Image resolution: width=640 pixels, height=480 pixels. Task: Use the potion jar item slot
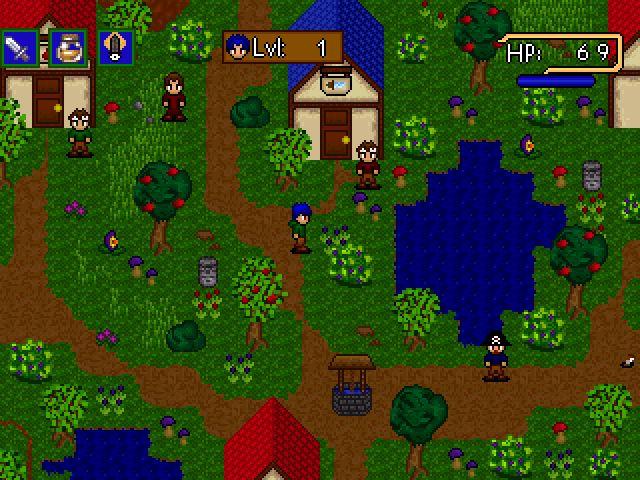[x=68, y=47]
